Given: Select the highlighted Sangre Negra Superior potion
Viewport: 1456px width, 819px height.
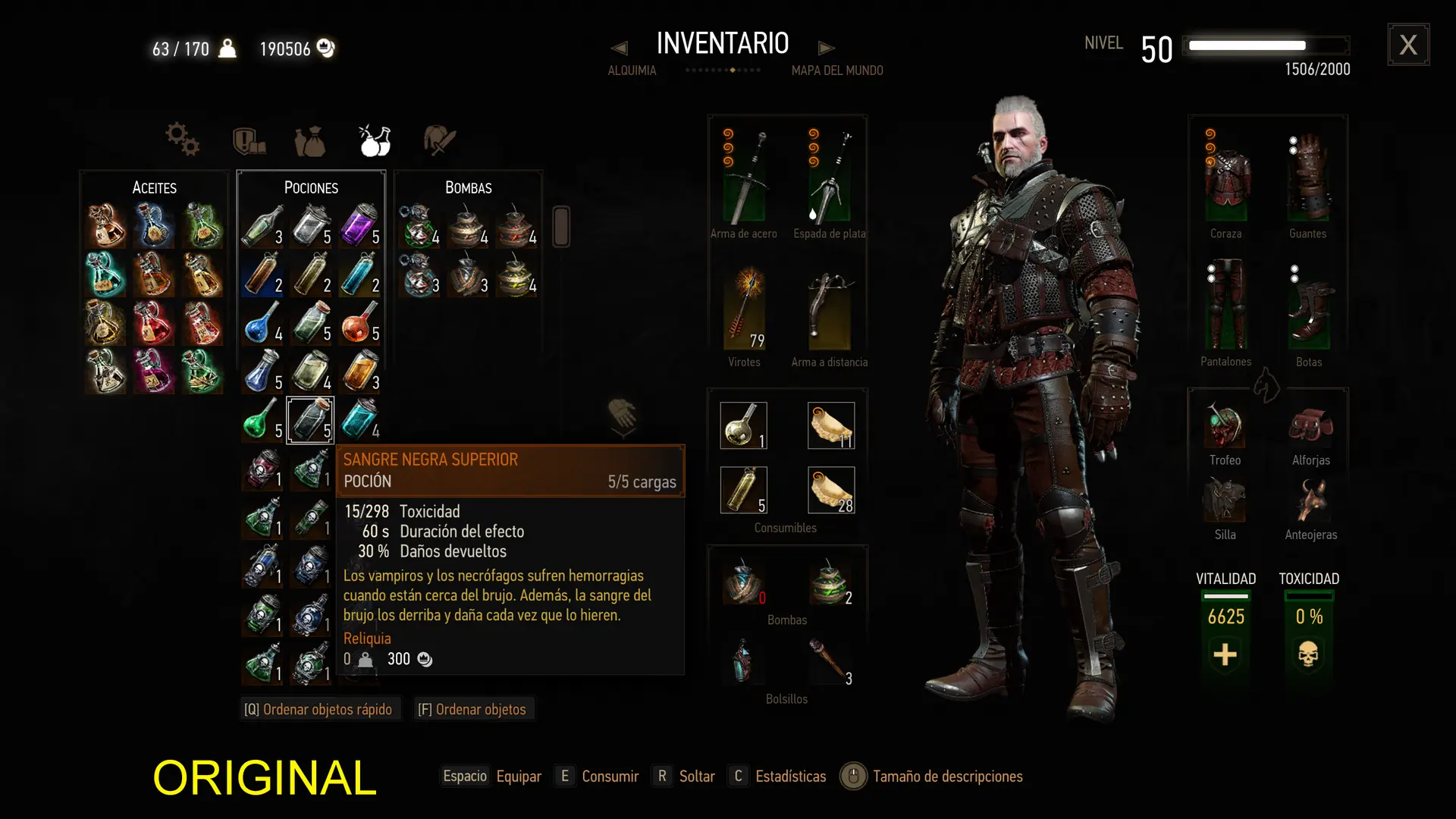Looking at the screenshot, I should click(310, 419).
